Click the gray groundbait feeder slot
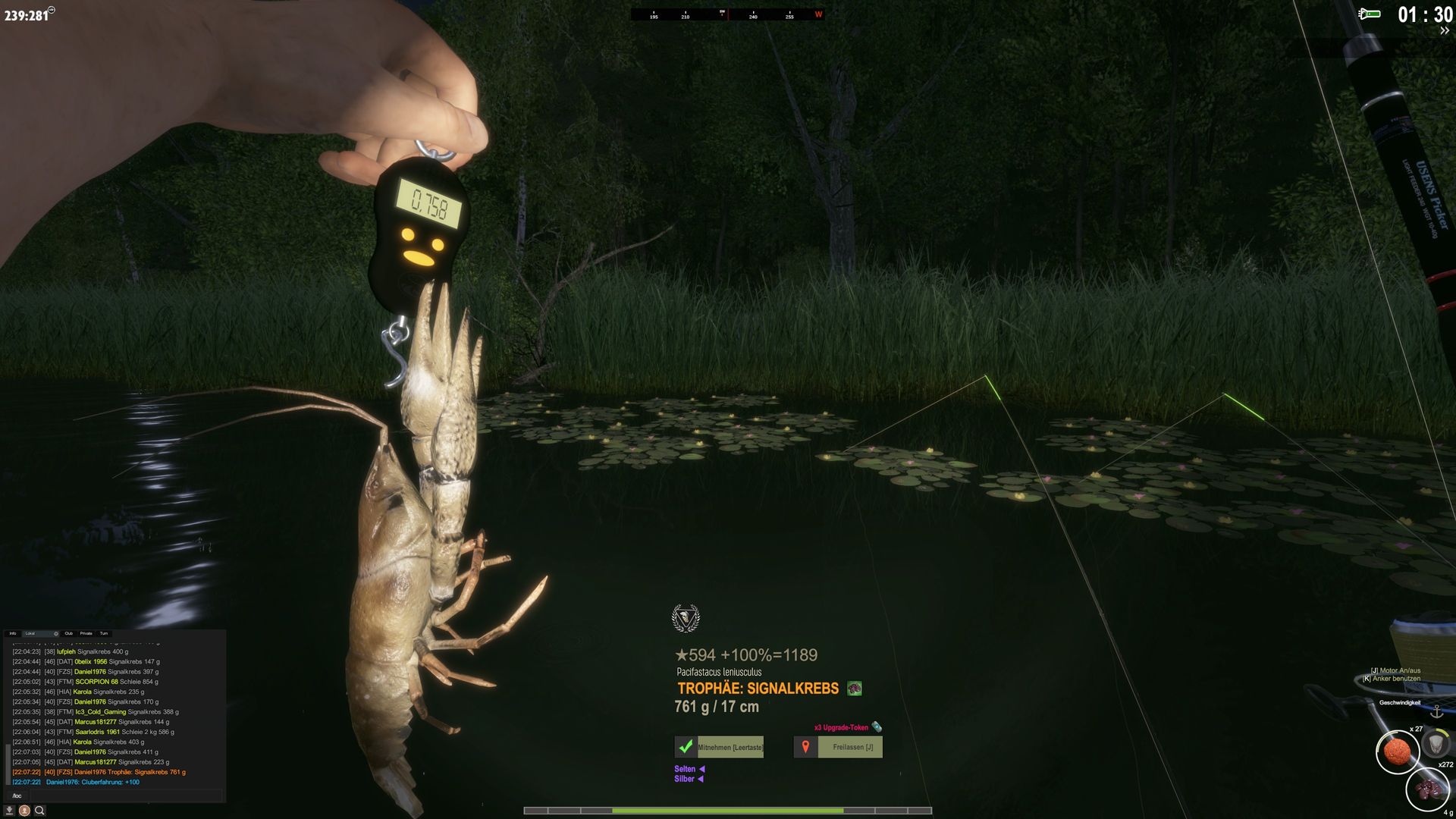Screen dimensions: 1456x819 pyautogui.click(x=1436, y=744)
